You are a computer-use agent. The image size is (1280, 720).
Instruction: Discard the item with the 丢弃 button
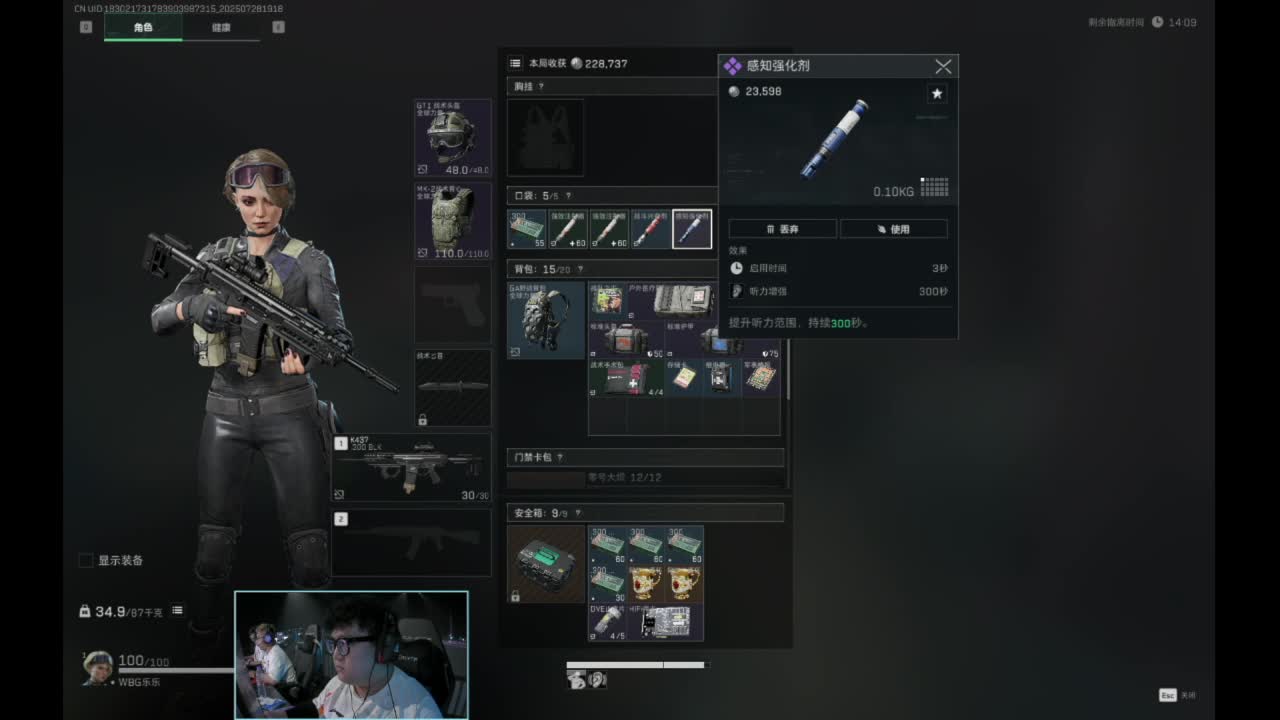(x=782, y=229)
